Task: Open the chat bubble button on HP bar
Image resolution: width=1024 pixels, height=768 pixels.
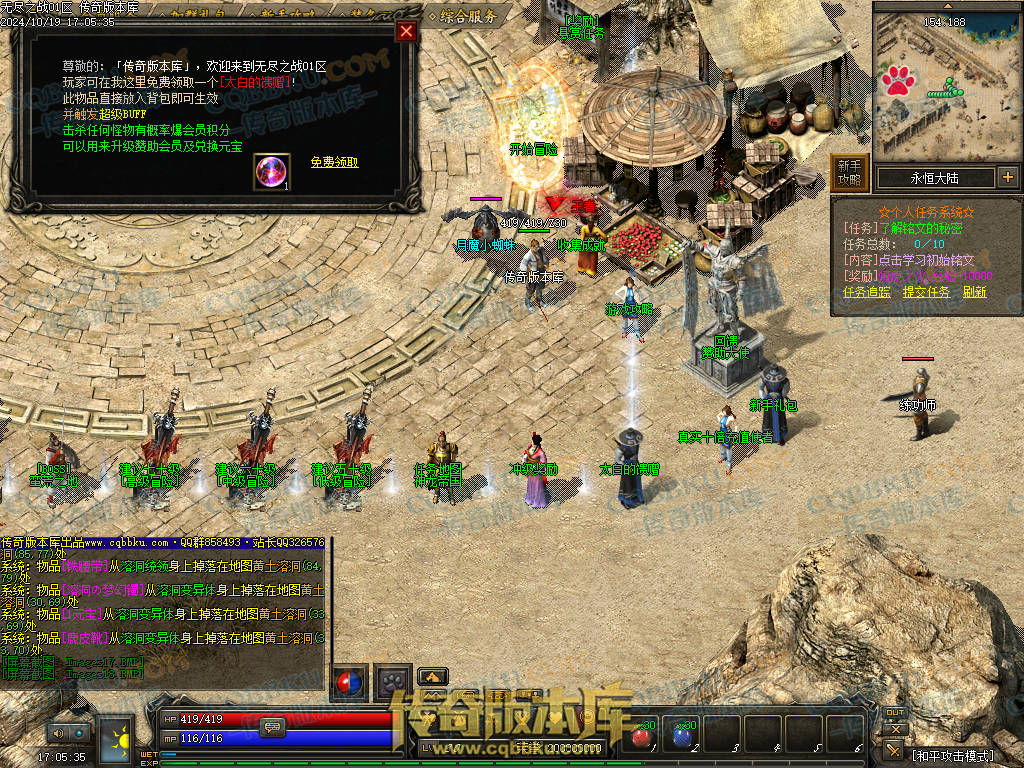Action: [x=272, y=728]
